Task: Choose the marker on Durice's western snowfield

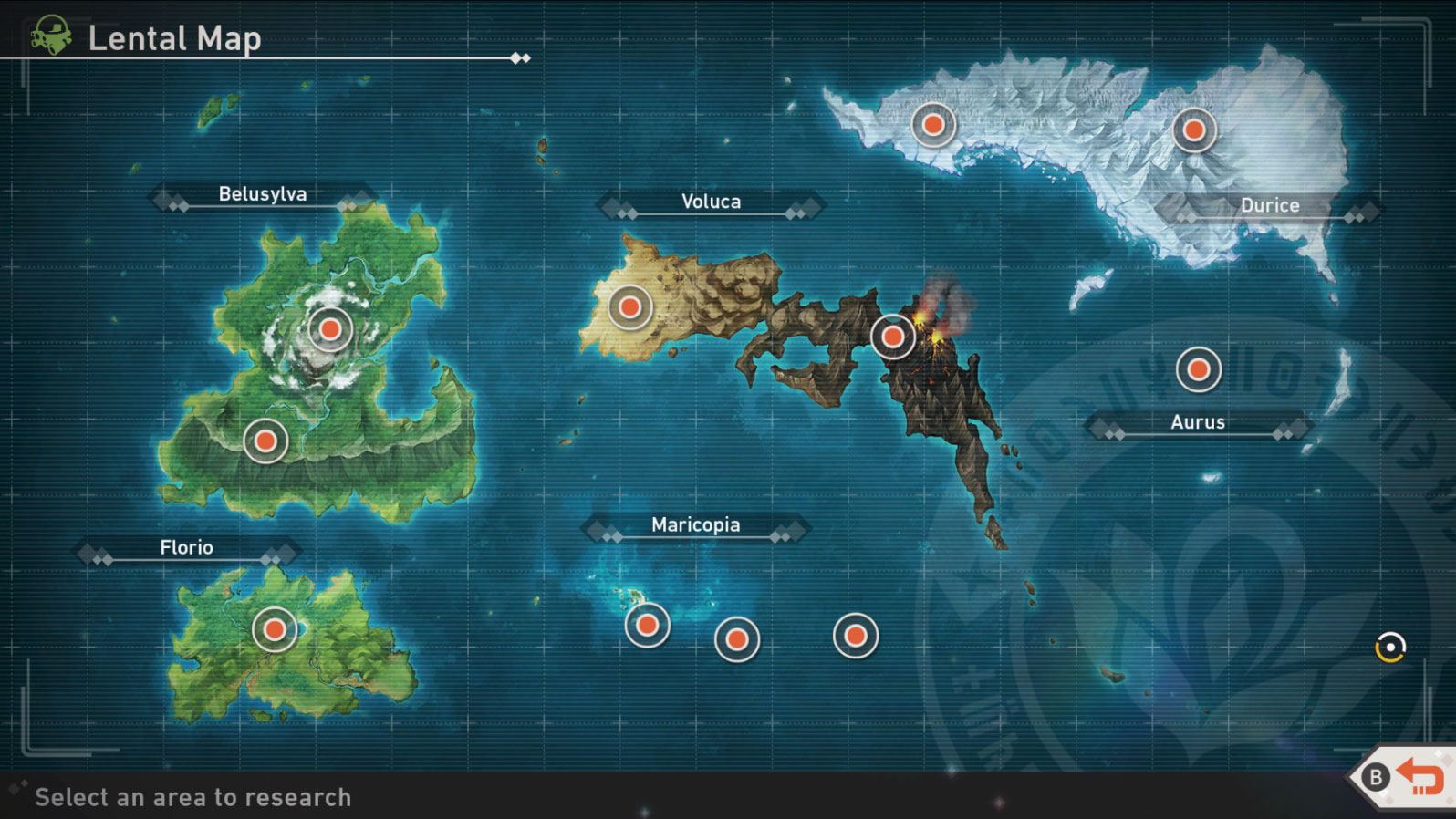Action: (933, 124)
